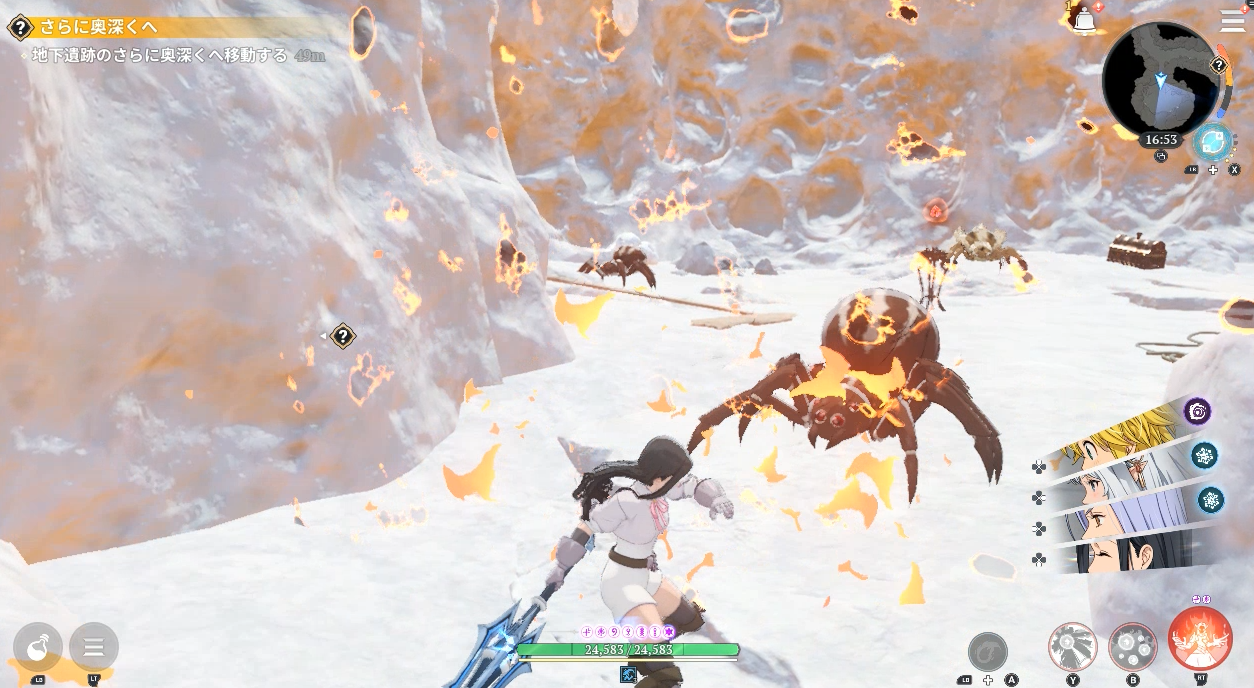Open the hamburger main menu at top right
The height and width of the screenshot is (688, 1254).
[1232, 21]
